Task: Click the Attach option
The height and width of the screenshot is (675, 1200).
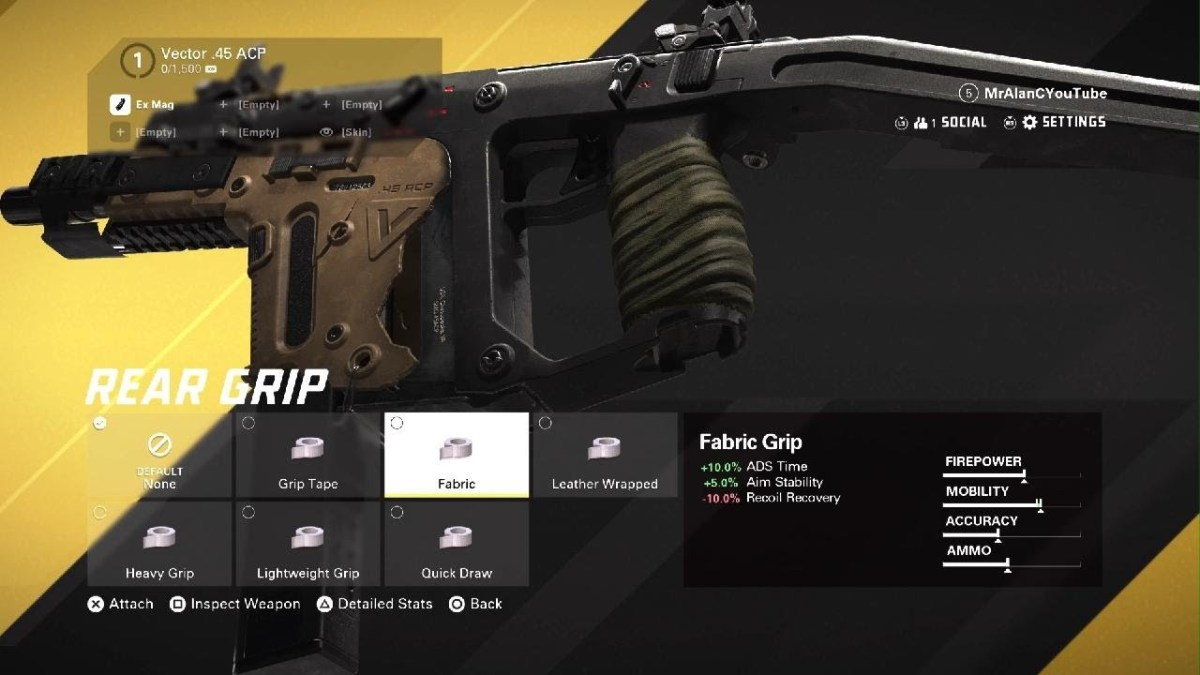Action: 121,604
